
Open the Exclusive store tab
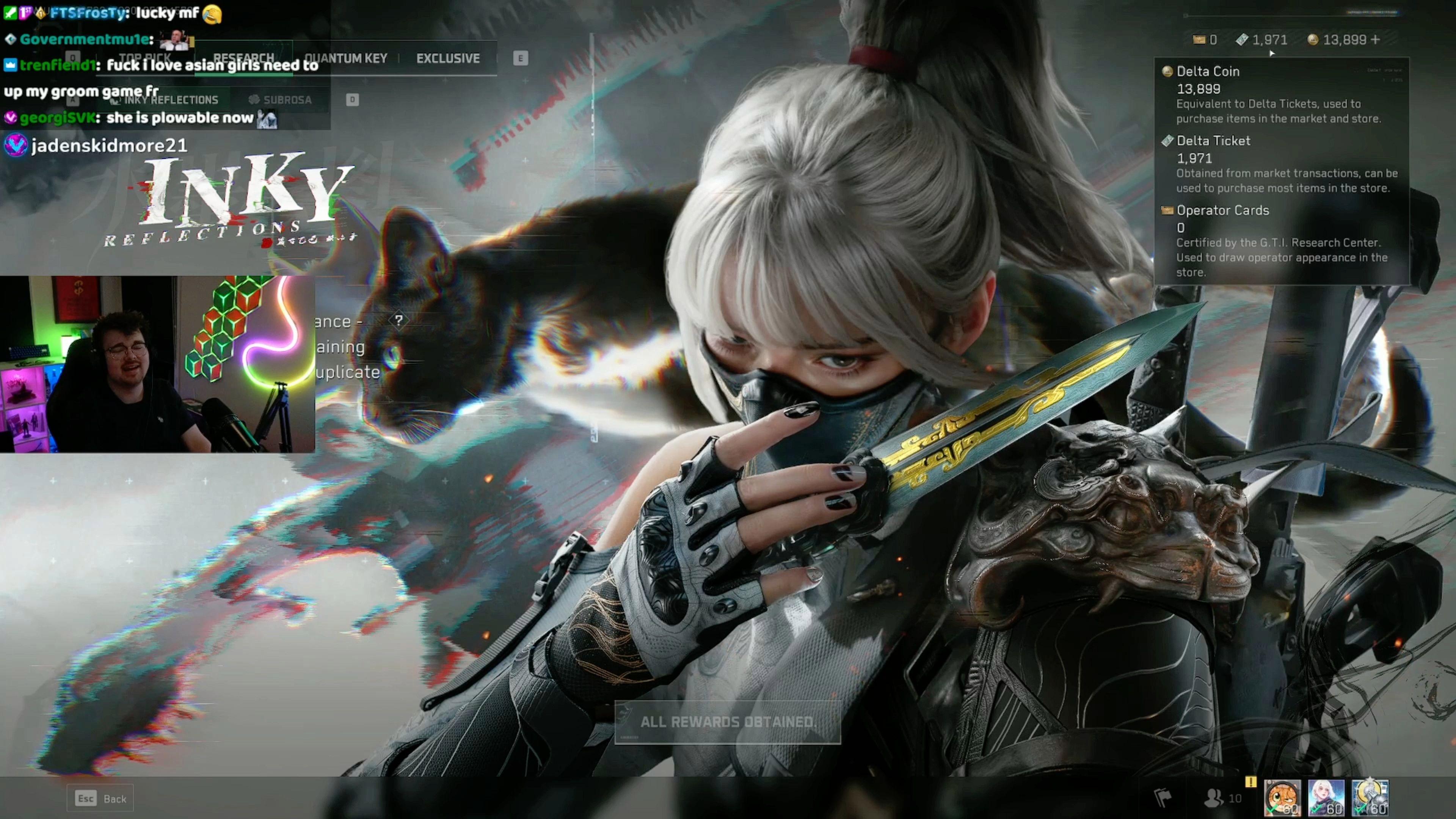[x=448, y=58]
